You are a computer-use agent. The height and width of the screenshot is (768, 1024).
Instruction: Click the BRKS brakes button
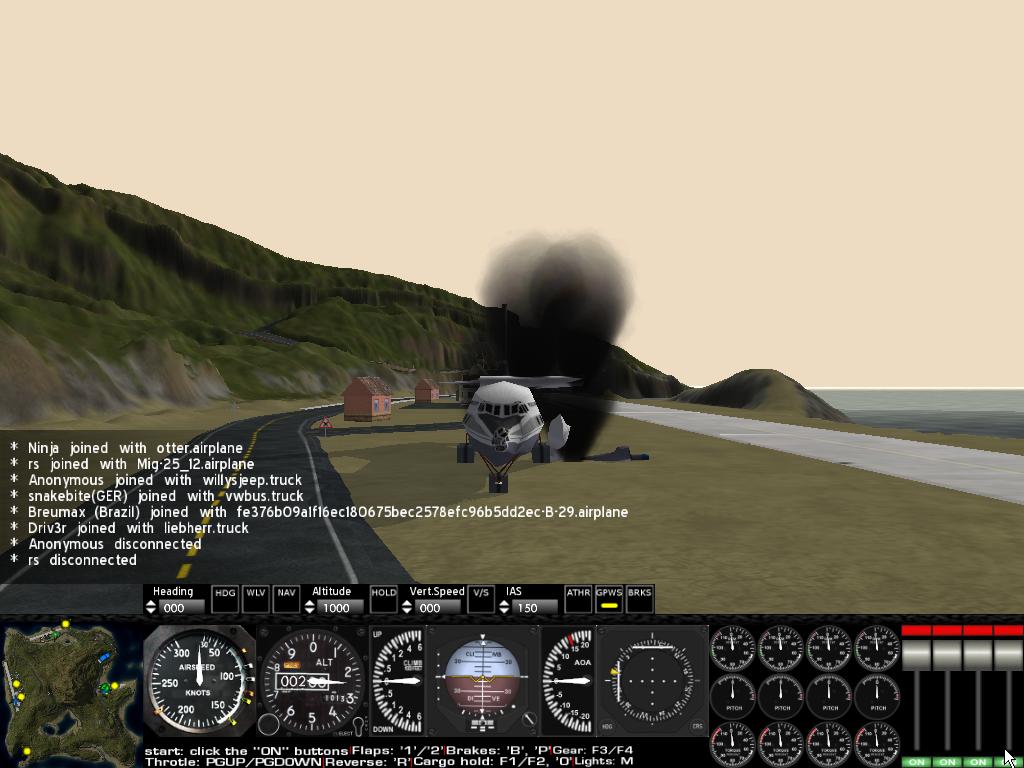(x=639, y=598)
